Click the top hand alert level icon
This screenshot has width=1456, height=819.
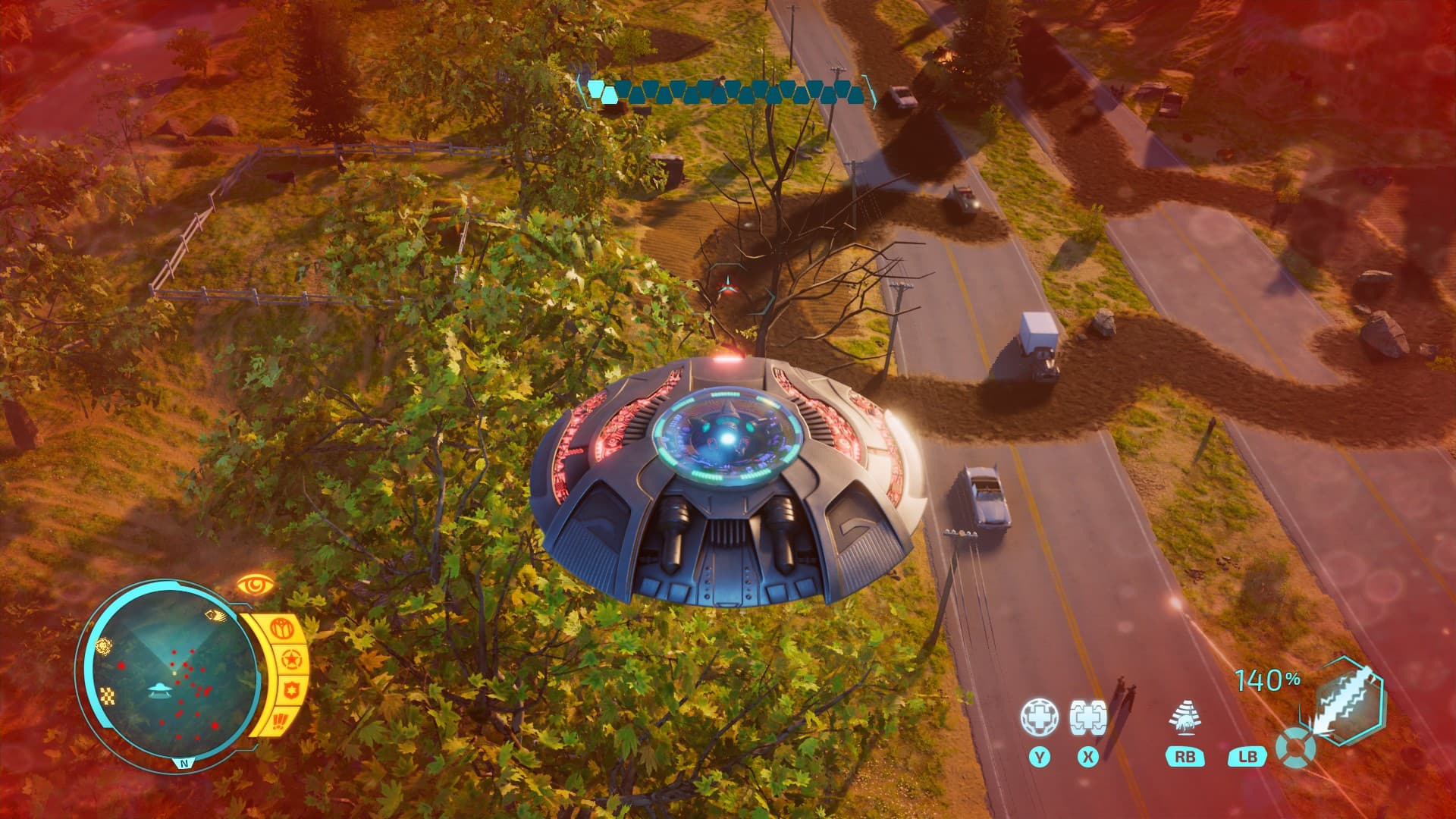281,629
